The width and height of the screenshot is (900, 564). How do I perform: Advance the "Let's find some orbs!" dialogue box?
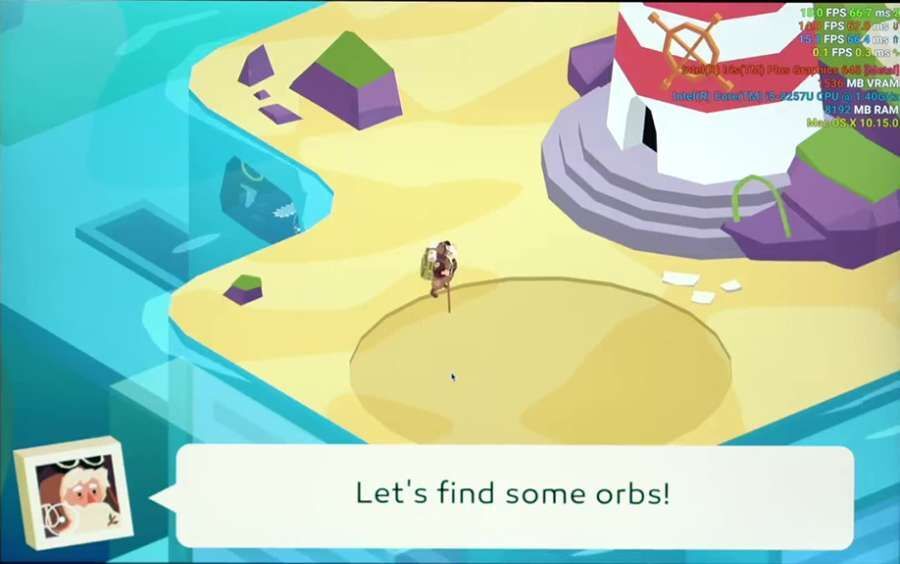click(x=513, y=495)
